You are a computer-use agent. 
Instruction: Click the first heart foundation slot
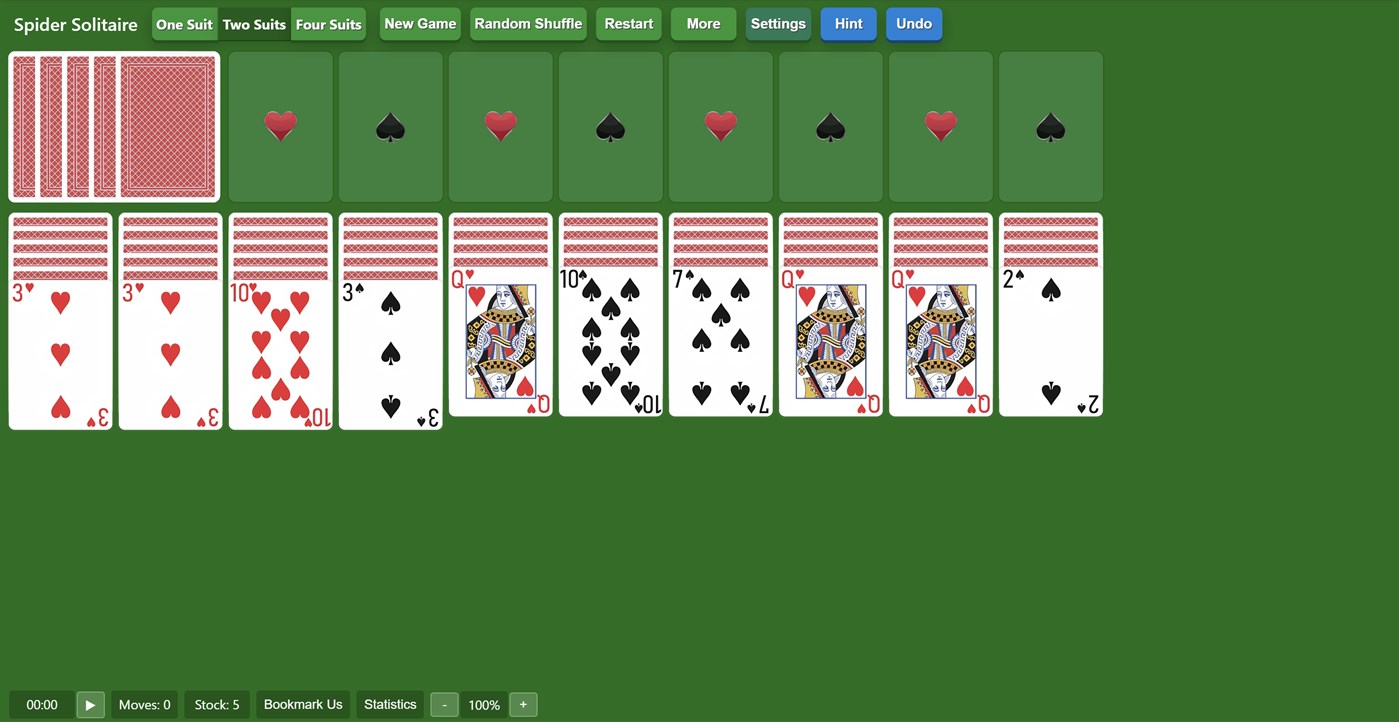280,126
